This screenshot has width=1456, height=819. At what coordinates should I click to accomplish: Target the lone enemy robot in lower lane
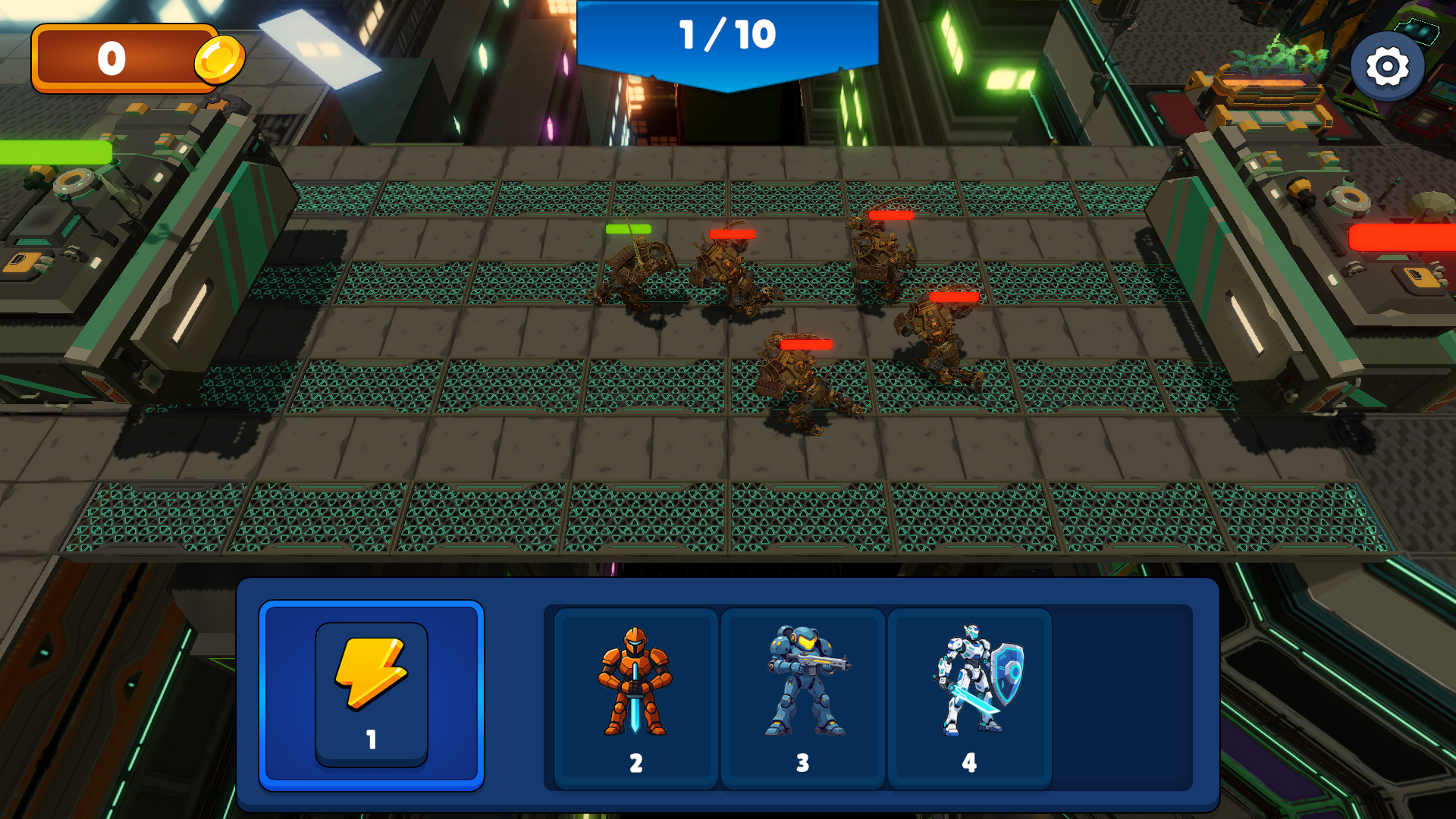(x=800, y=379)
